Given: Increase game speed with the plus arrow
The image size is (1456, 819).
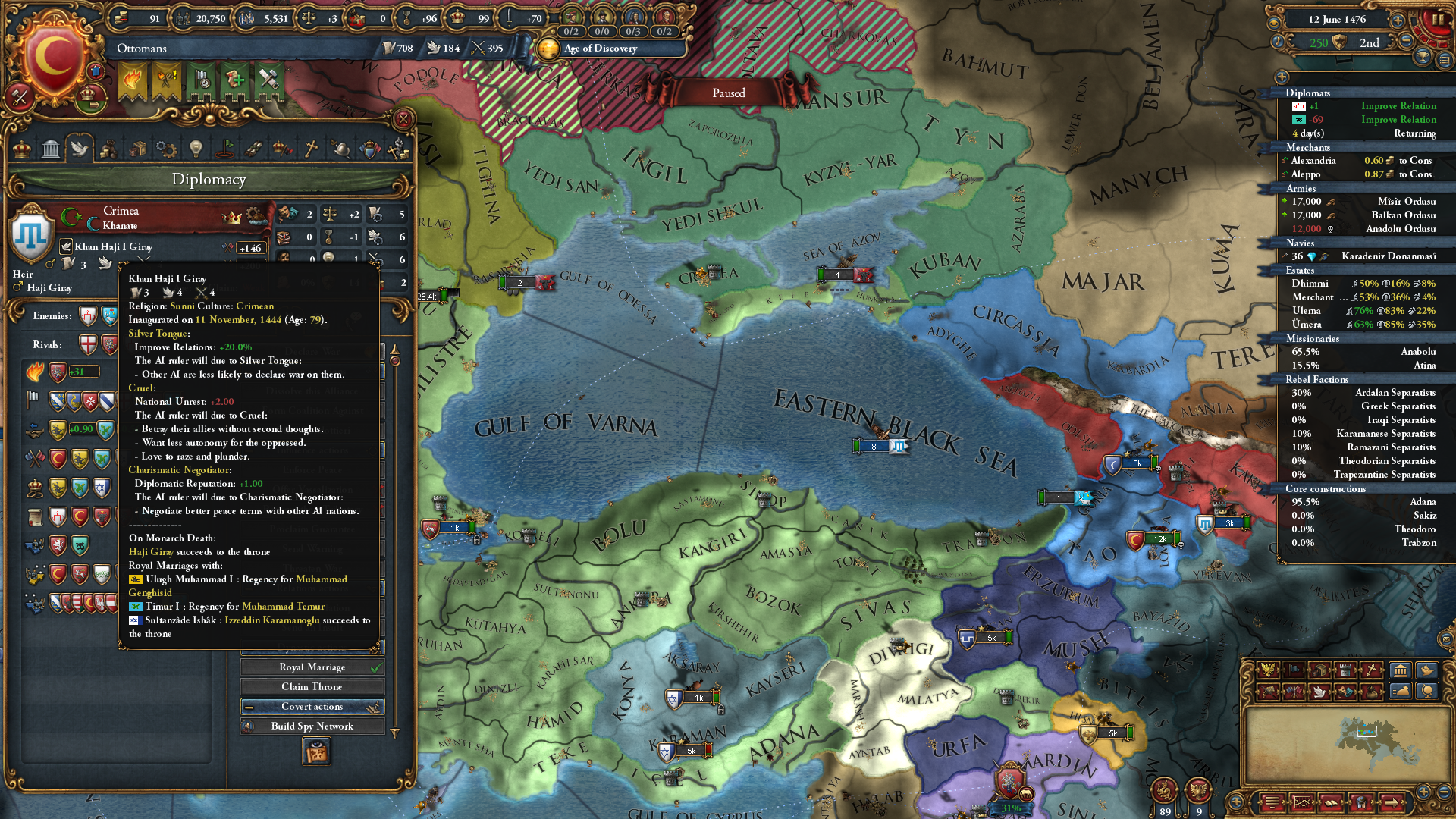Looking at the screenshot, I should pos(1398,20).
